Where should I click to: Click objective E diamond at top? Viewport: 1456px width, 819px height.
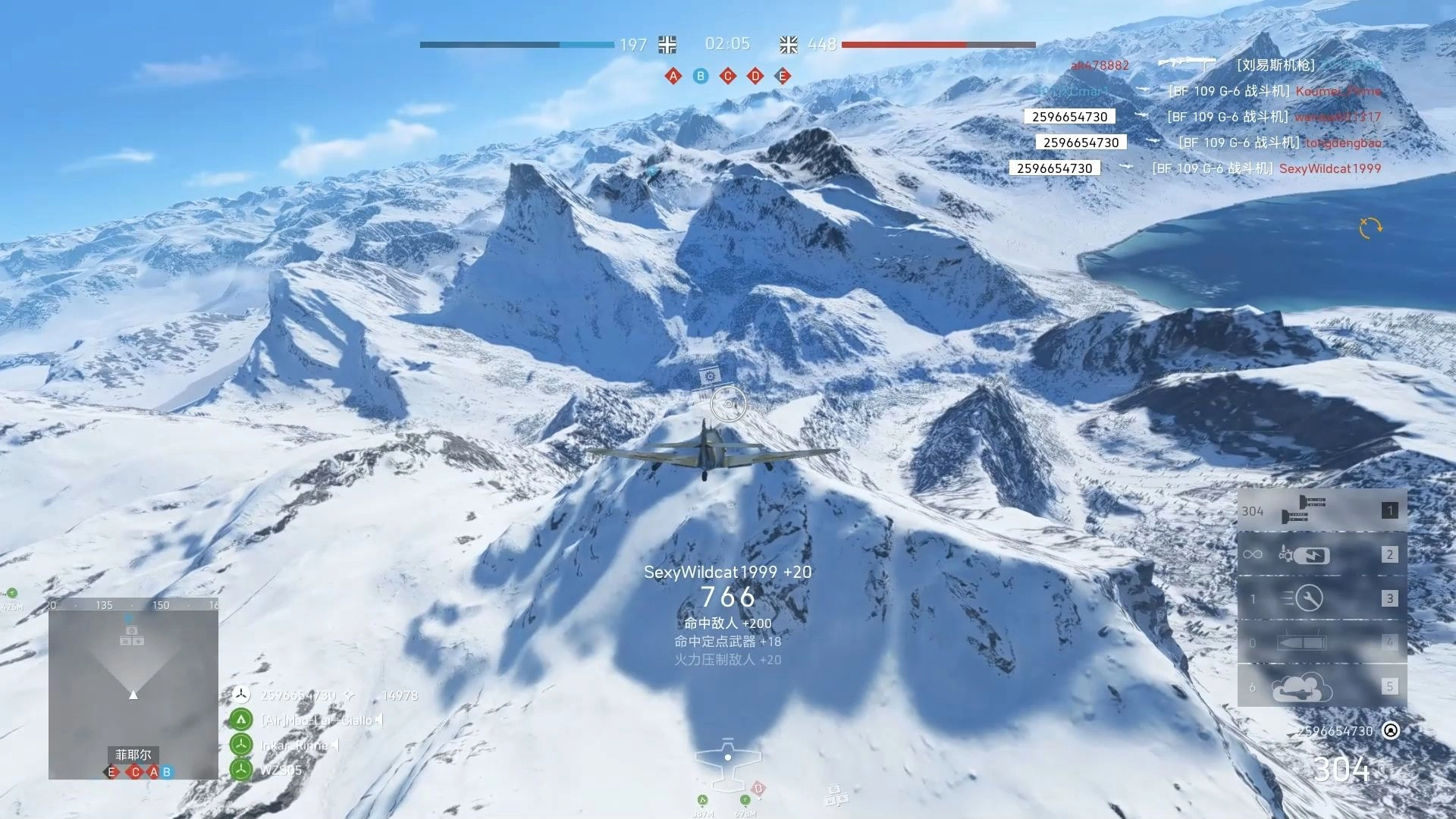[x=783, y=76]
